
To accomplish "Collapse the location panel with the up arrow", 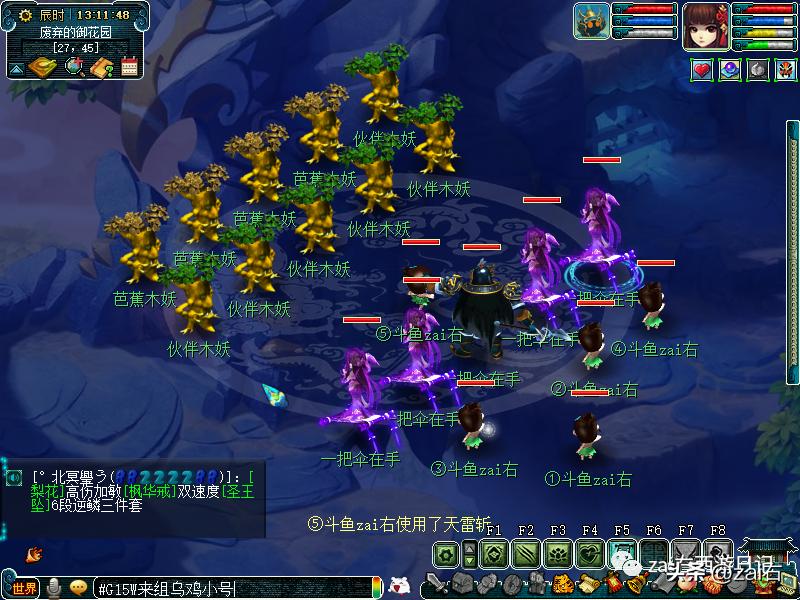I will tap(17, 69).
